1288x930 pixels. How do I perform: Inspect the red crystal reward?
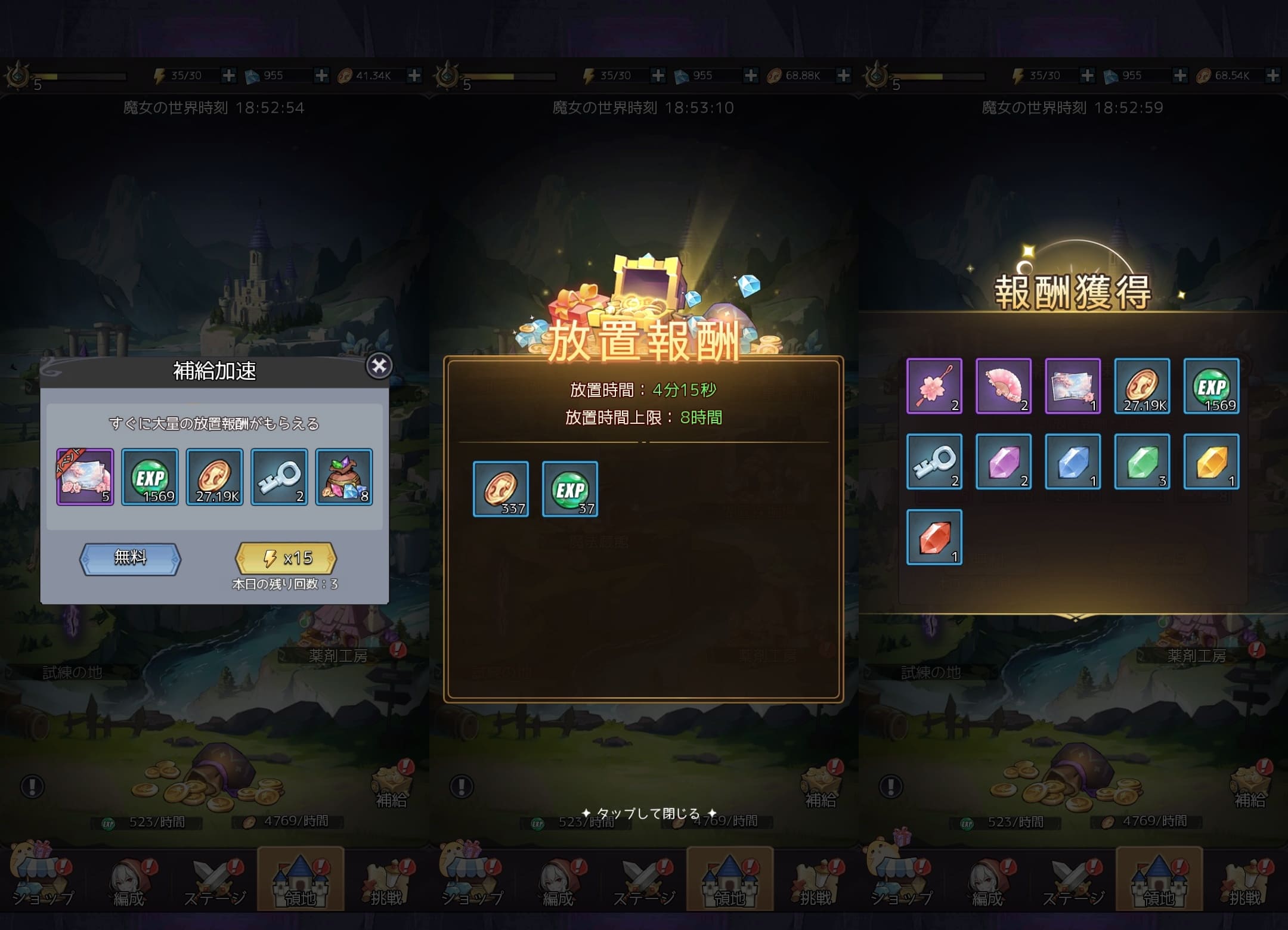[934, 537]
